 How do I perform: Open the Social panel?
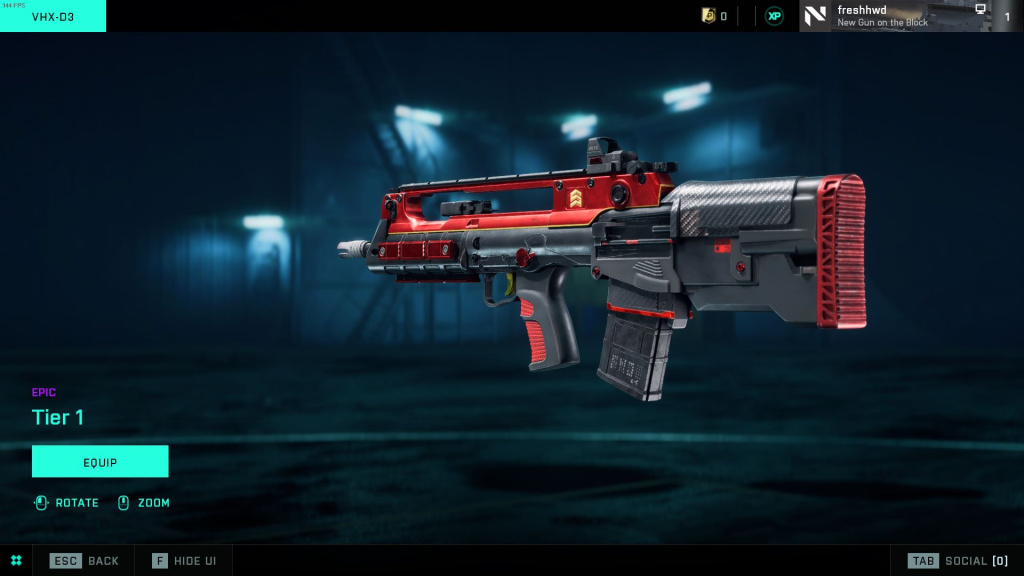tap(957, 561)
